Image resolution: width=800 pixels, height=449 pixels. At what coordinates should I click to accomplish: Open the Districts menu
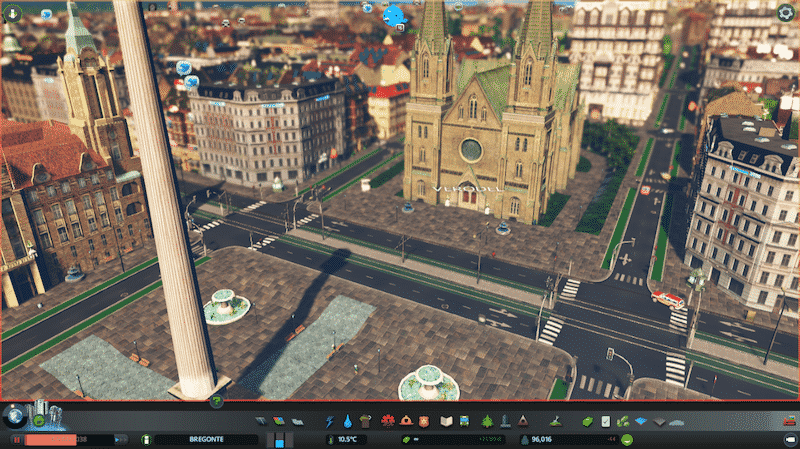[x=297, y=421]
